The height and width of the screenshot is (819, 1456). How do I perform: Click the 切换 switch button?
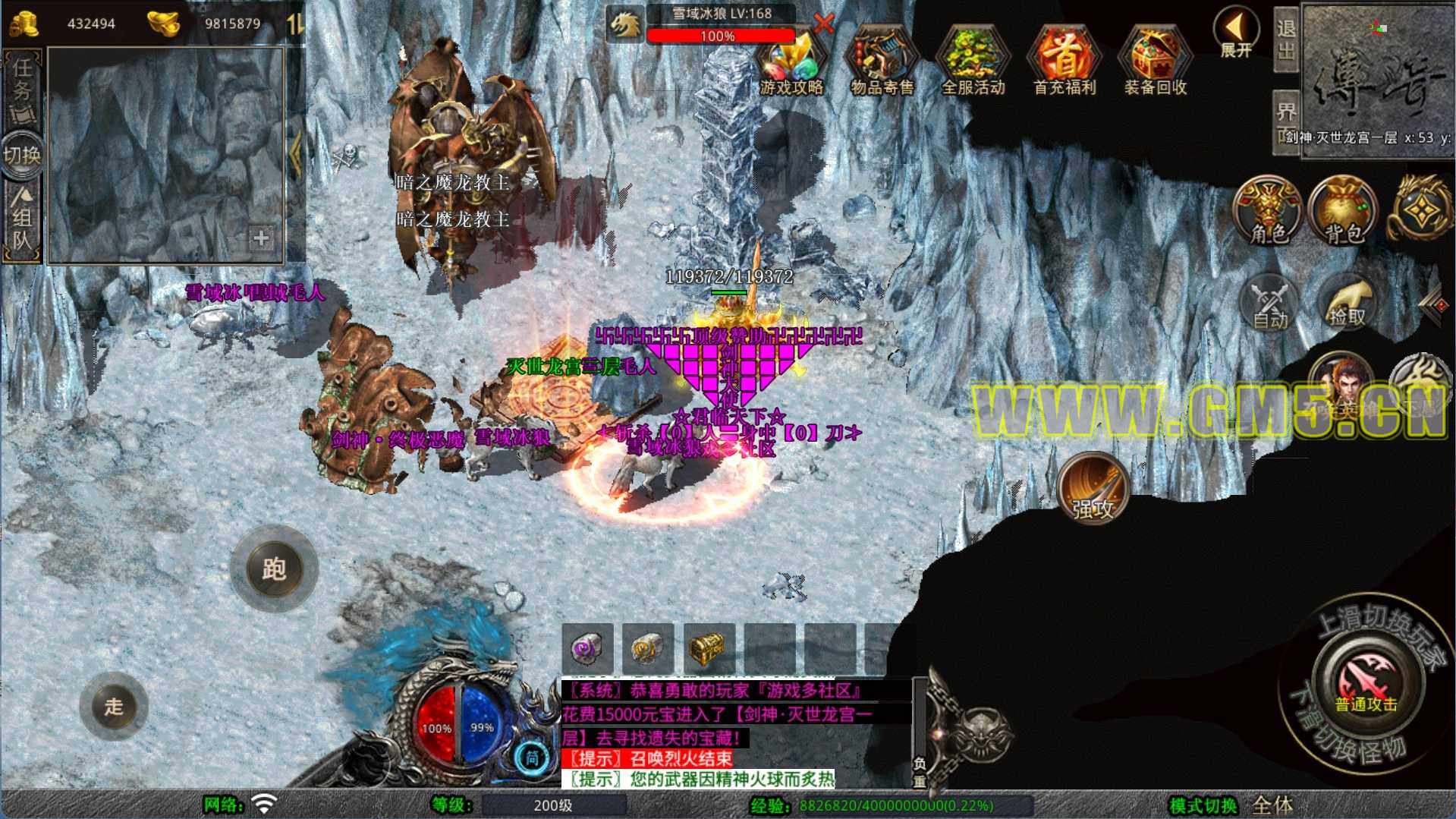(x=22, y=156)
